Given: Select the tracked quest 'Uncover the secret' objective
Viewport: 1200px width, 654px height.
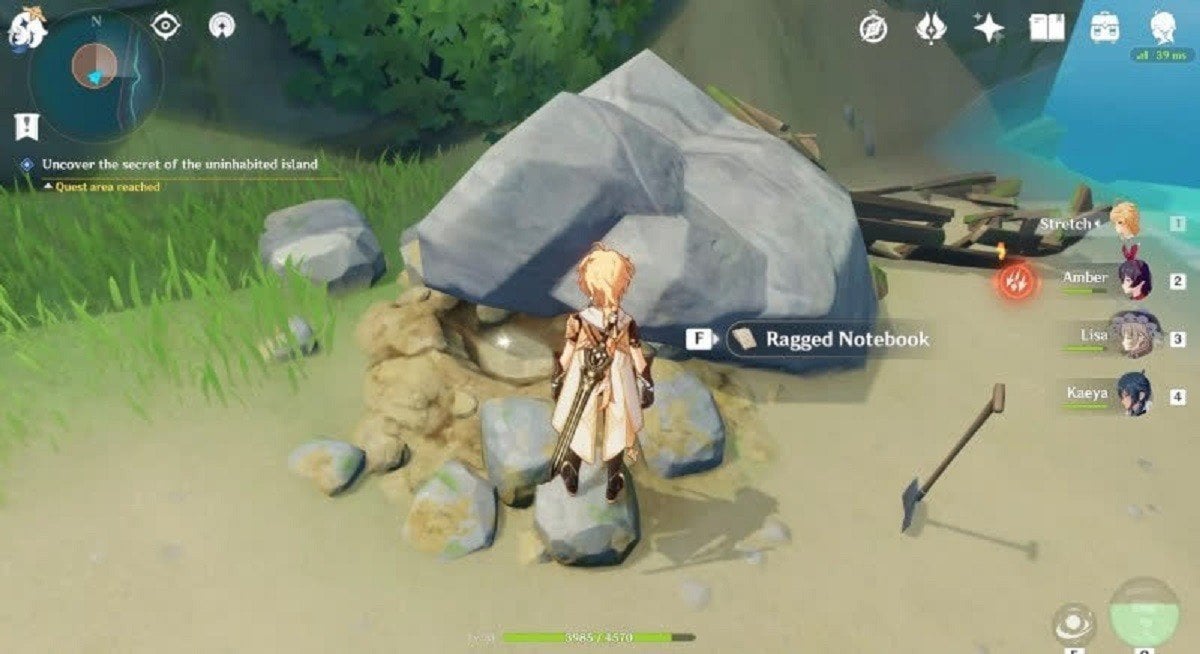Looking at the screenshot, I should coord(180,164).
